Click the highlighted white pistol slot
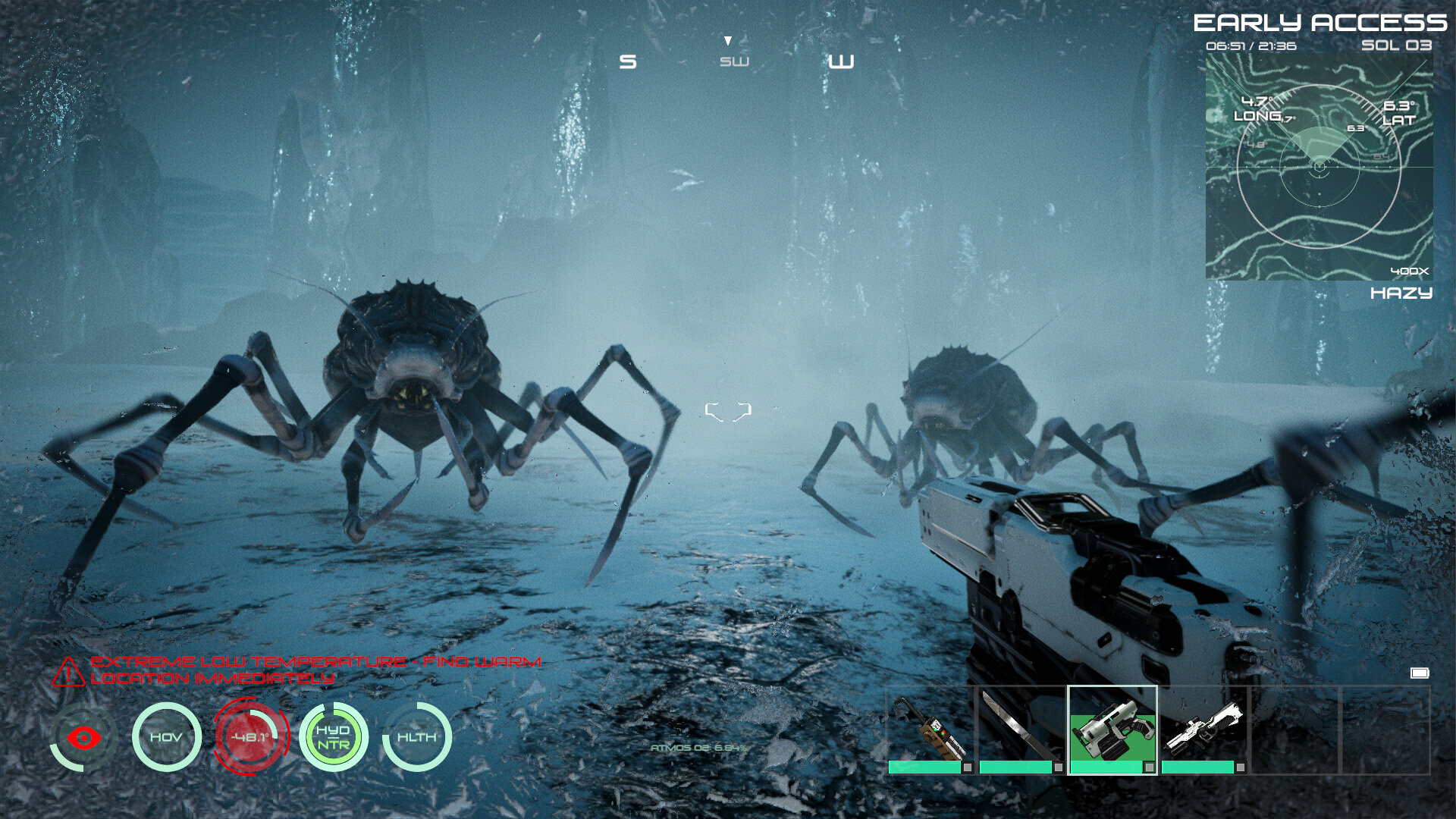This screenshot has height=819, width=1456. 1112,730
